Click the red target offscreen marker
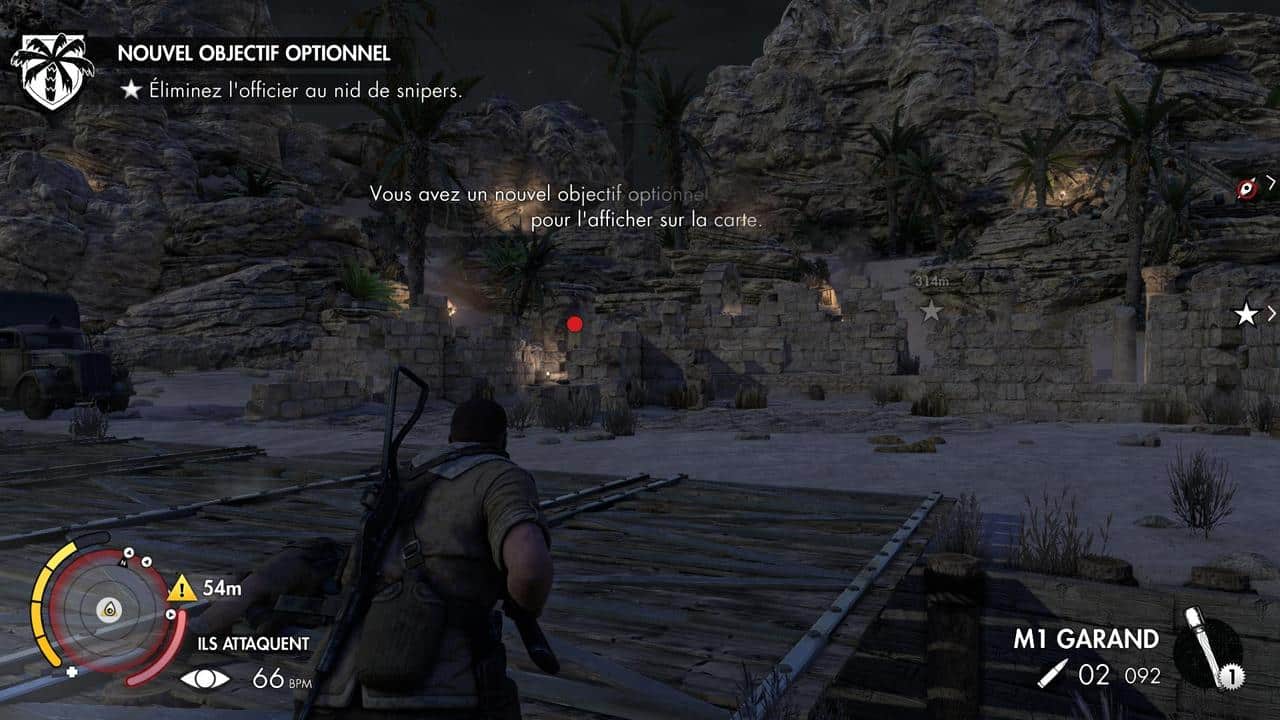The height and width of the screenshot is (720, 1280). pyautogui.click(x=1246, y=189)
